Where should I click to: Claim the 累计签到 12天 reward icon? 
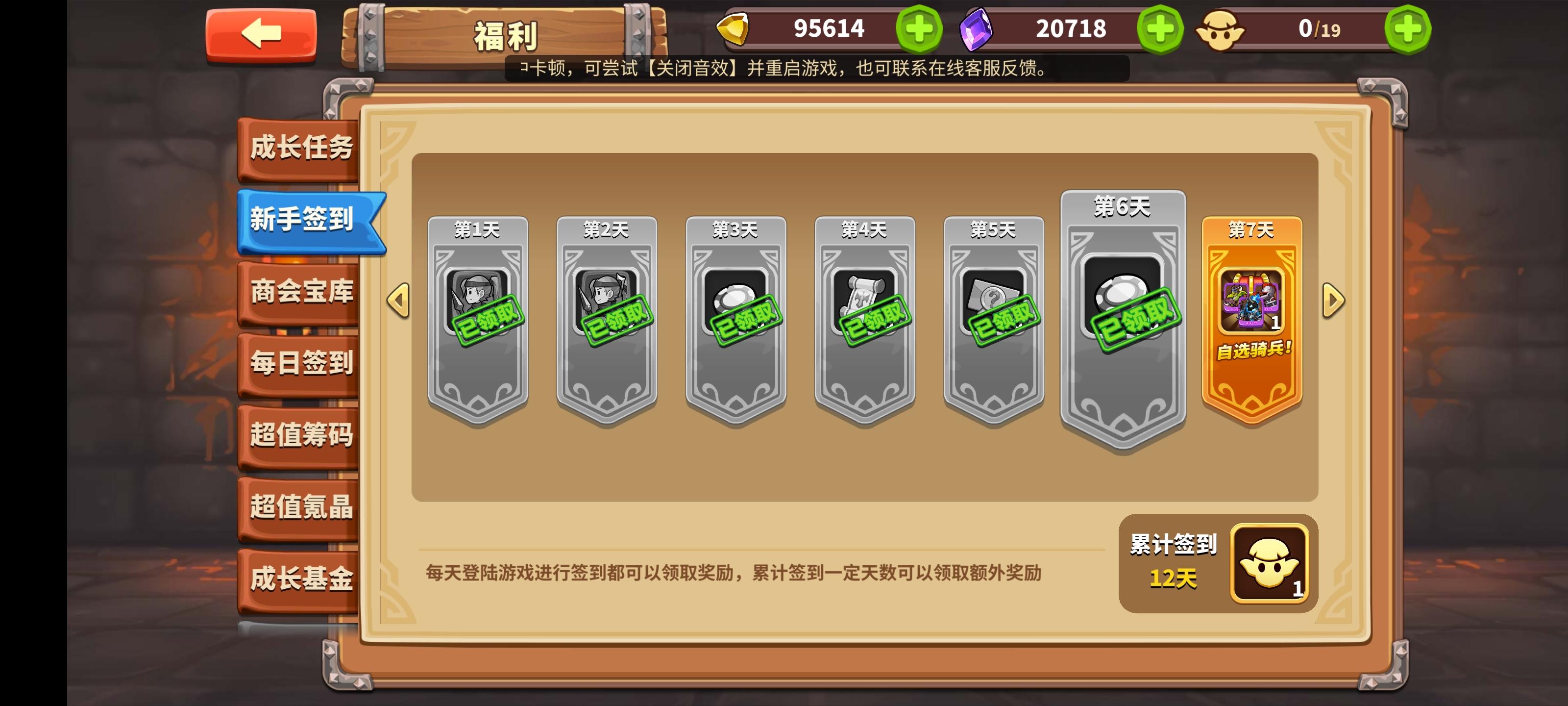click(x=1270, y=562)
